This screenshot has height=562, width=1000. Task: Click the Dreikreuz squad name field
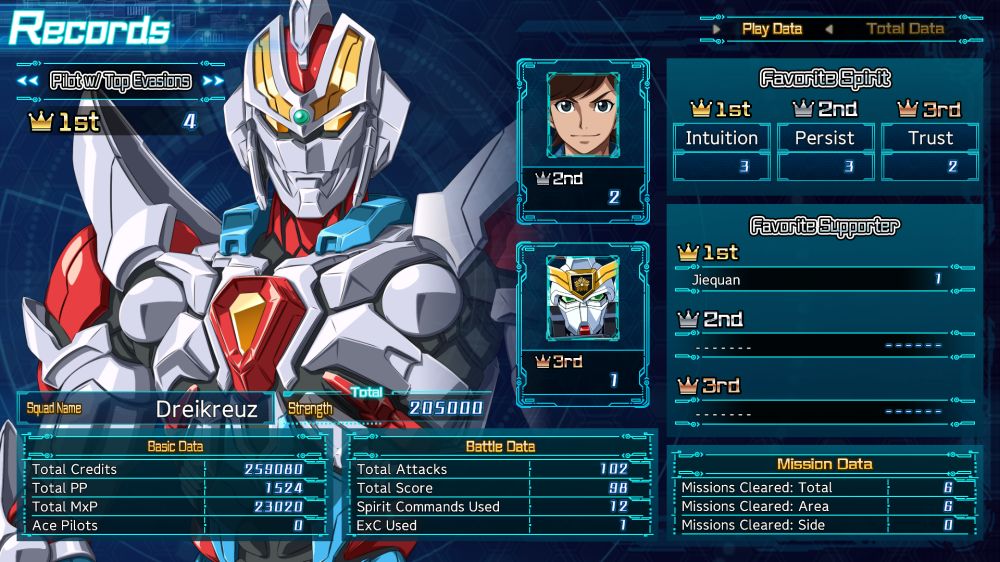click(x=145, y=408)
